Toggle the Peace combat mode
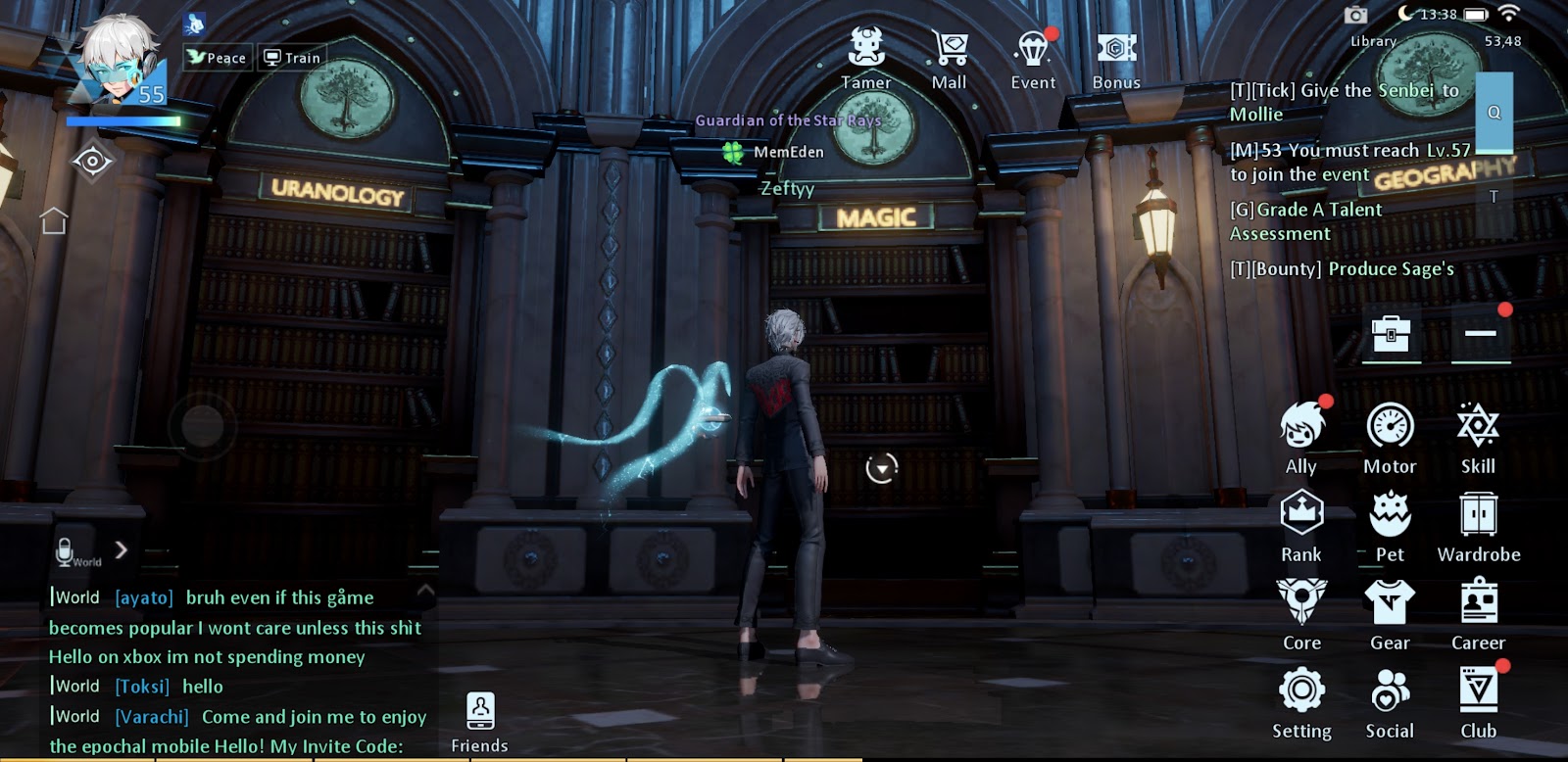 (x=217, y=58)
